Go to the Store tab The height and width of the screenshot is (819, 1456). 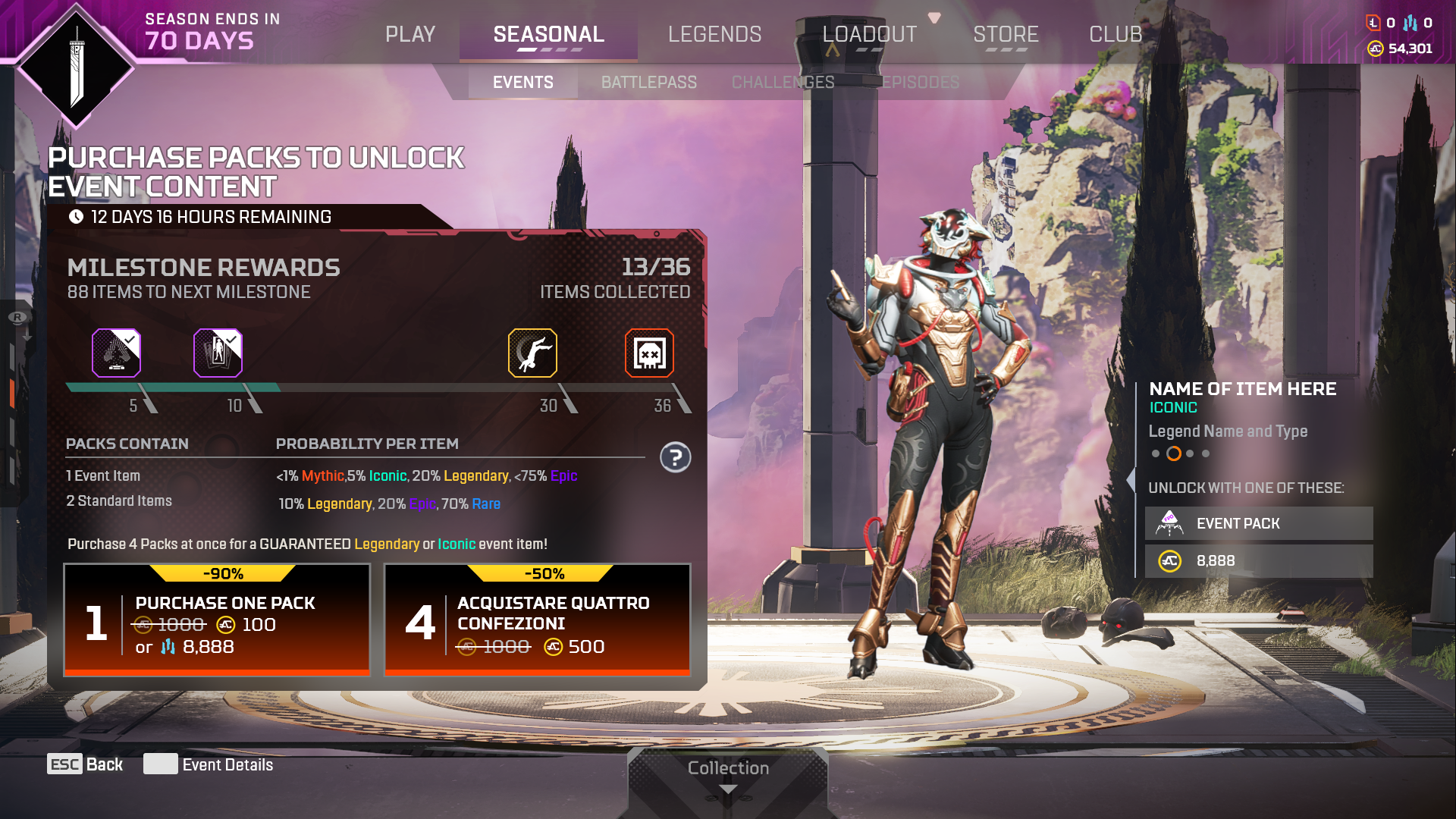coord(1006,35)
